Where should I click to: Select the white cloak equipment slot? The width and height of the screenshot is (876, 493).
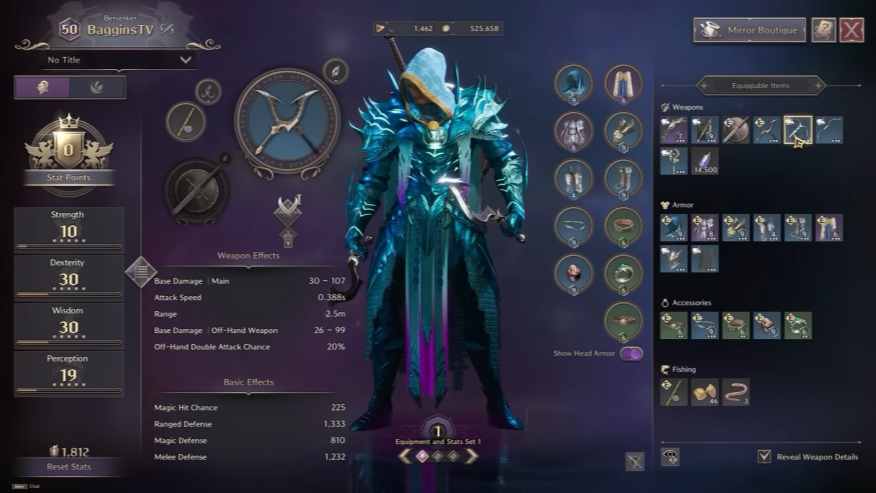[x=623, y=84]
